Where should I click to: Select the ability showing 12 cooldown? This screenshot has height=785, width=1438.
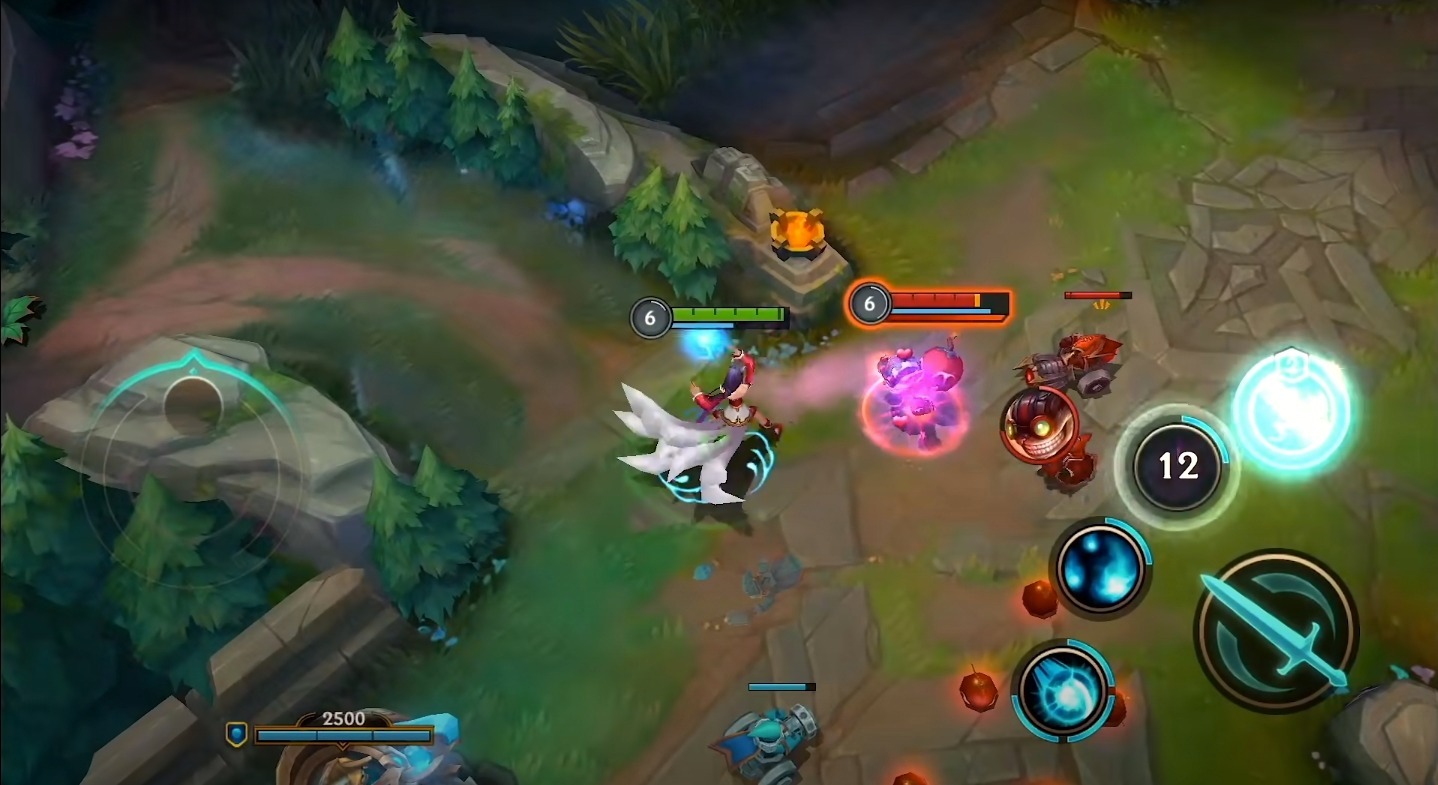click(1178, 466)
